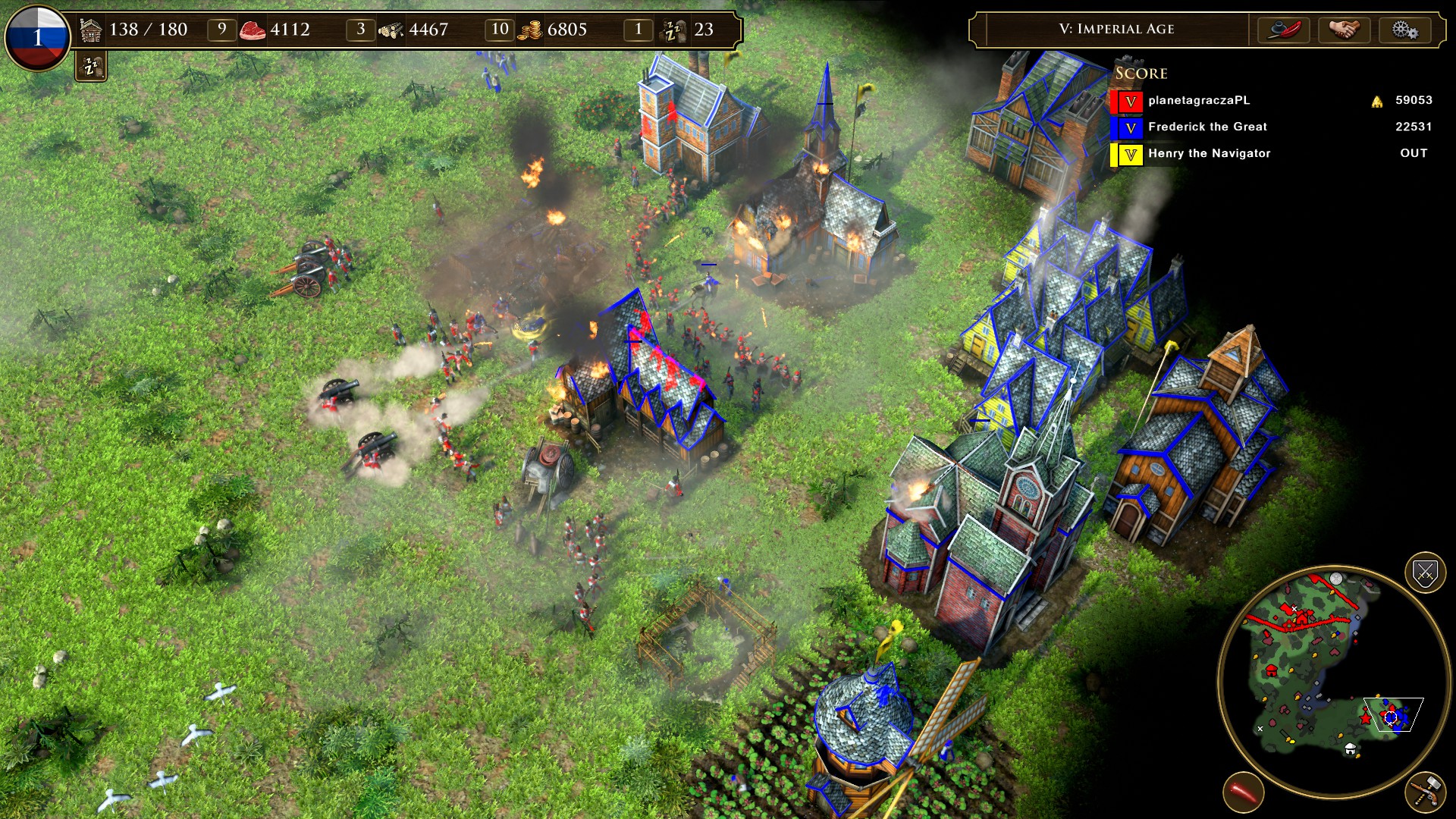Open the gears game menu
1456x819 pixels.
(x=1404, y=30)
